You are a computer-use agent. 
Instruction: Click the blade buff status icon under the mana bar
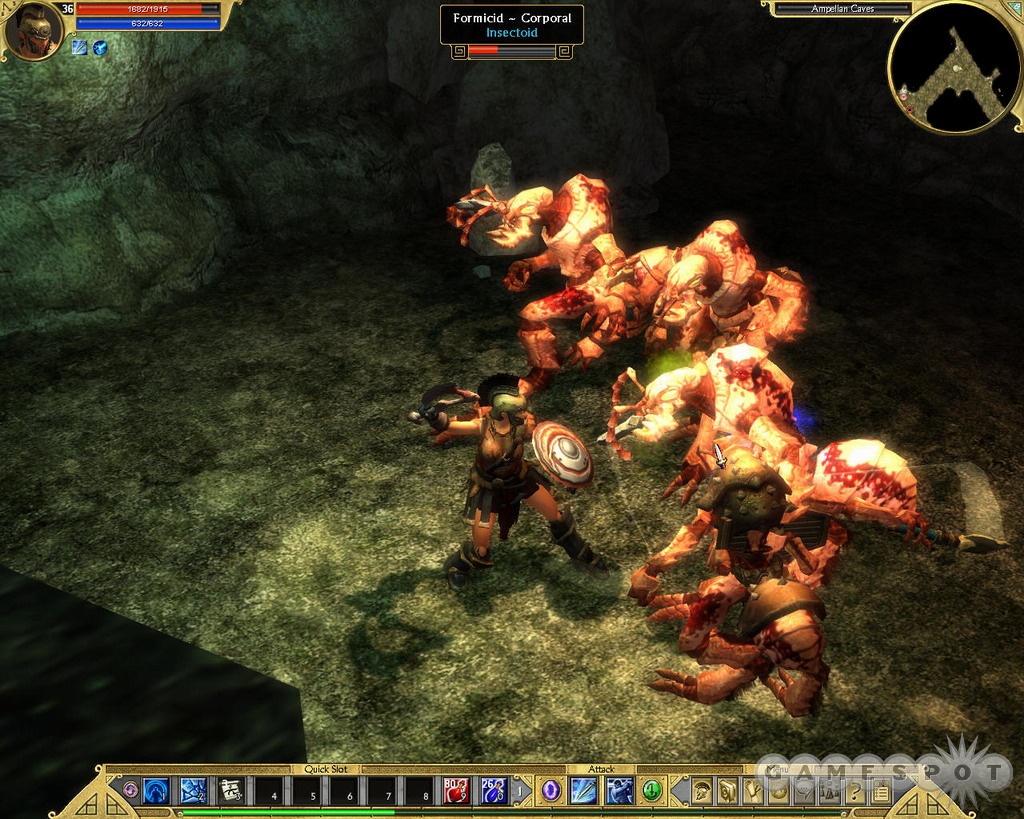[80, 47]
